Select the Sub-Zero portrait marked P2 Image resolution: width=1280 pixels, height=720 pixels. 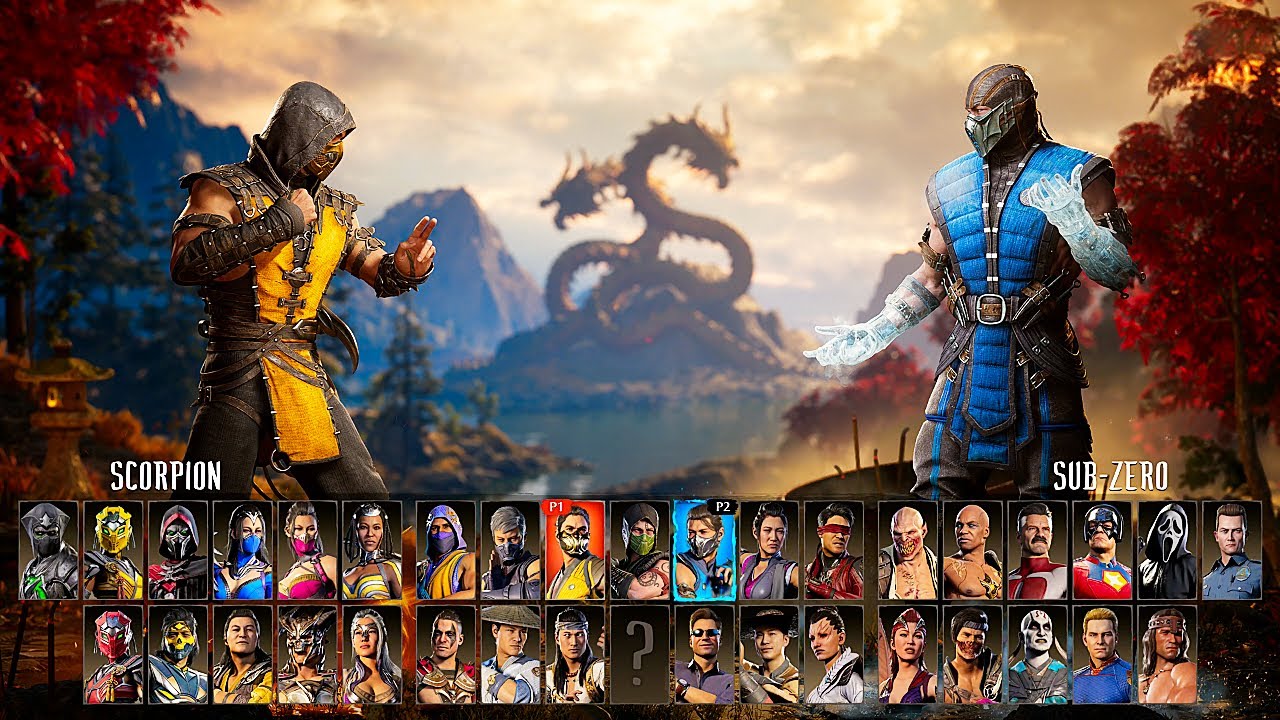pos(703,550)
